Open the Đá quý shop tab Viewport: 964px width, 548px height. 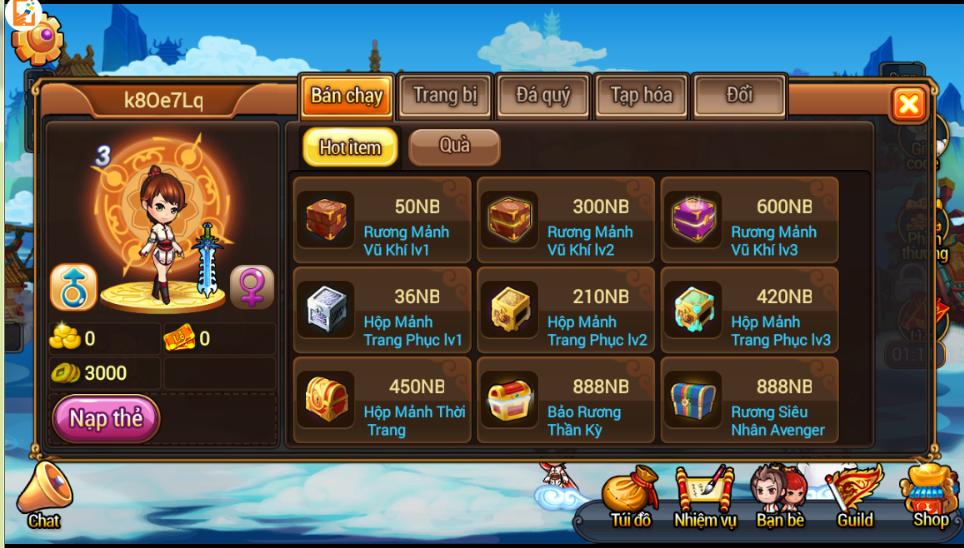[x=543, y=97]
